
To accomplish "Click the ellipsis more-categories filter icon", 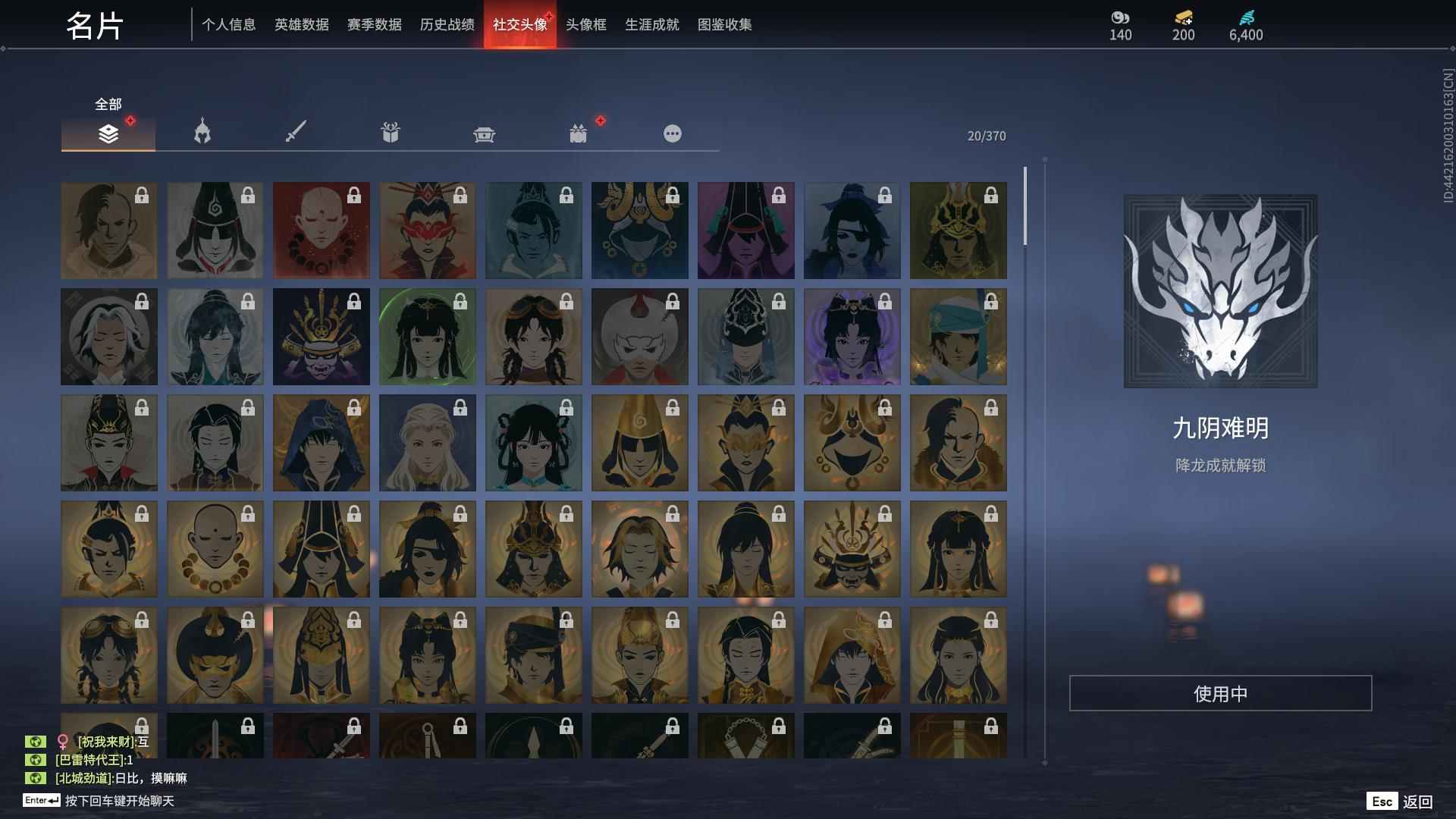I will coord(672,133).
